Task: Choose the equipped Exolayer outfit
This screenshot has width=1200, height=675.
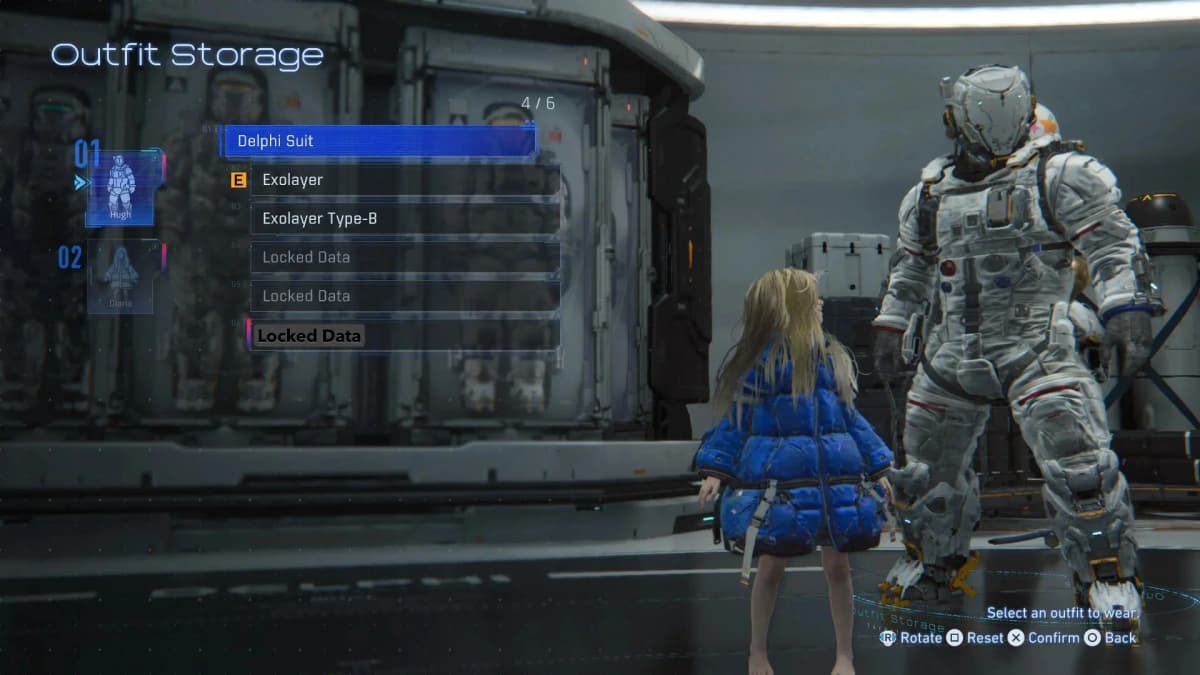Action: tap(404, 180)
